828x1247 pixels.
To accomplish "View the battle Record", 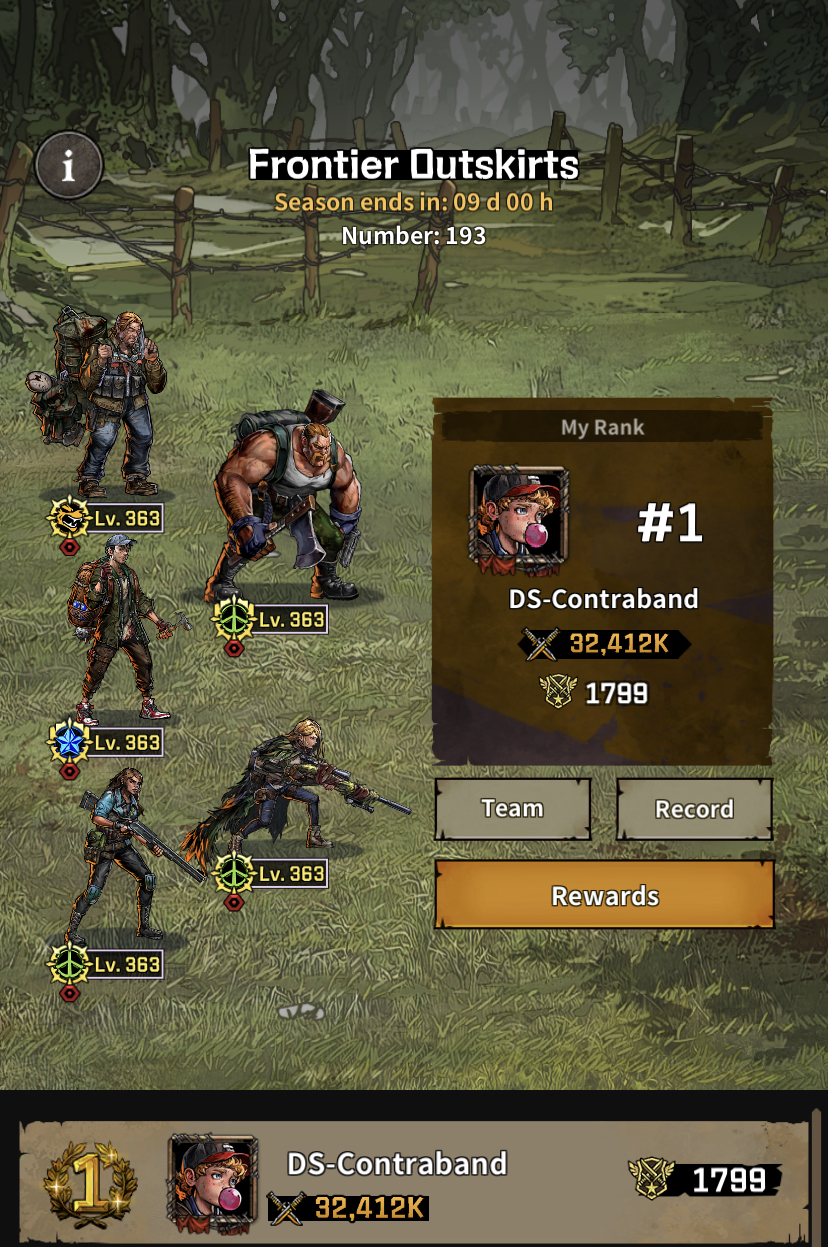I will coord(694,808).
